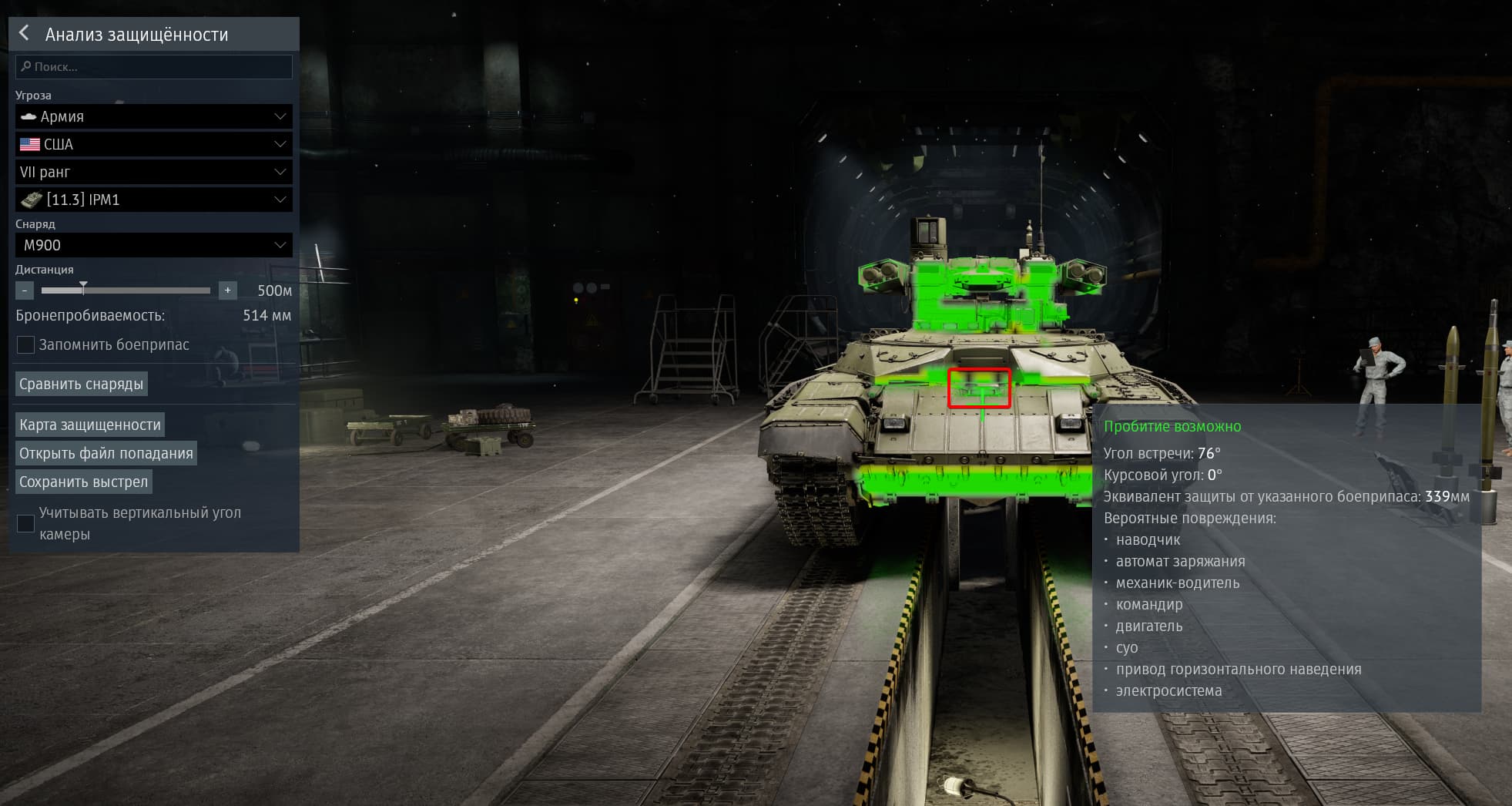Increase distance with the plus button
The width and height of the screenshot is (1512, 806).
point(227,290)
